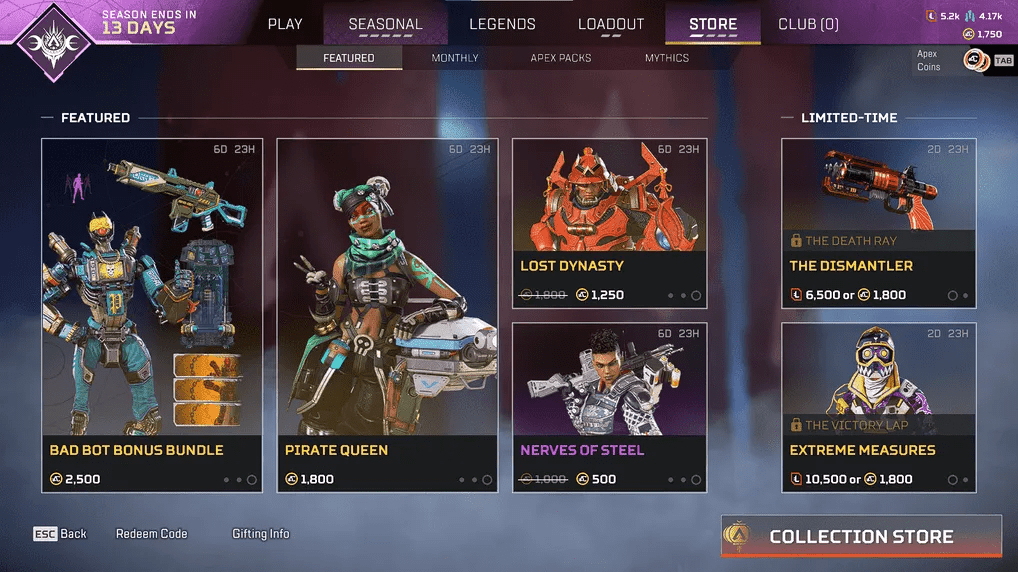
Task: Switch to the Monthly store section
Action: pos(455,58)
